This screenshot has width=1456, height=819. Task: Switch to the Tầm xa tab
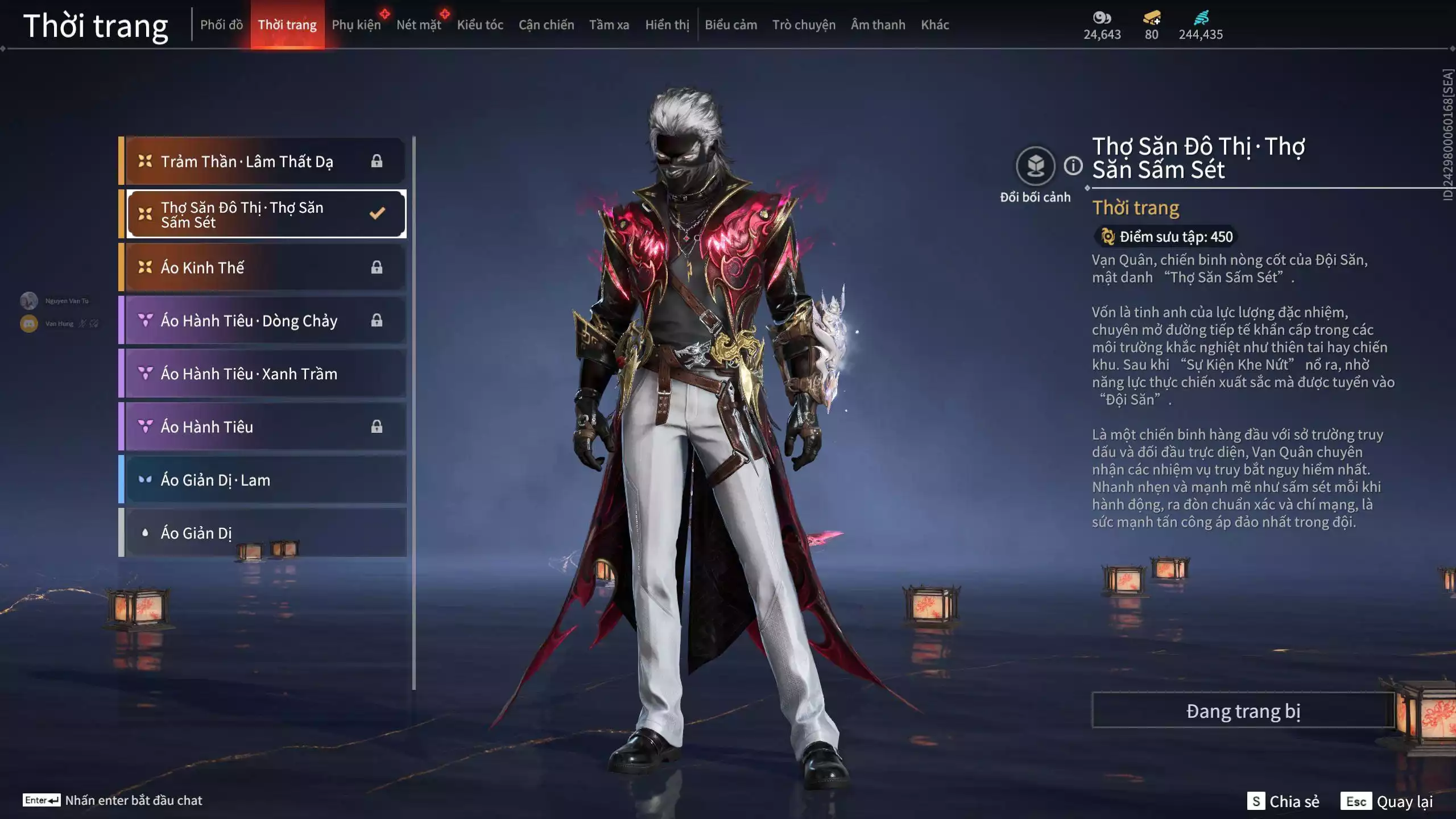click(609, 24)
